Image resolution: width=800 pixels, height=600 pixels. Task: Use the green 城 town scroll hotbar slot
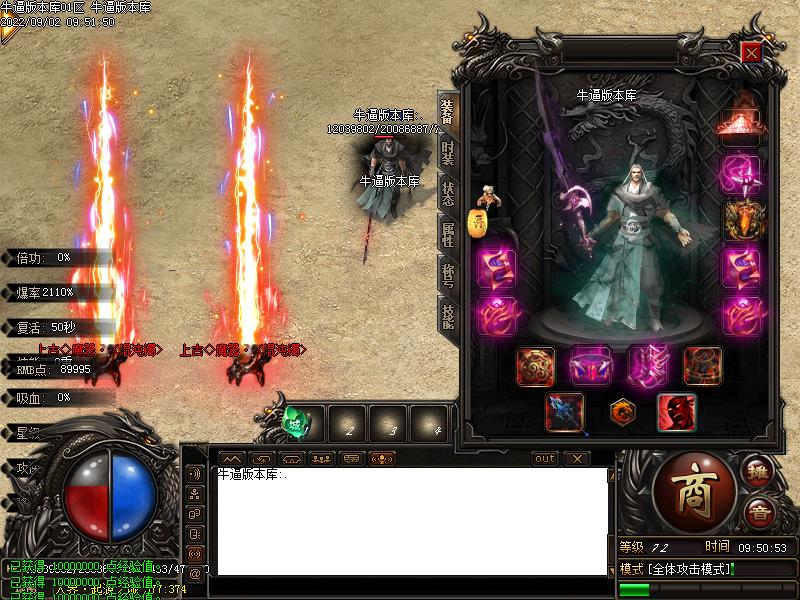click(x=297, y=422)
